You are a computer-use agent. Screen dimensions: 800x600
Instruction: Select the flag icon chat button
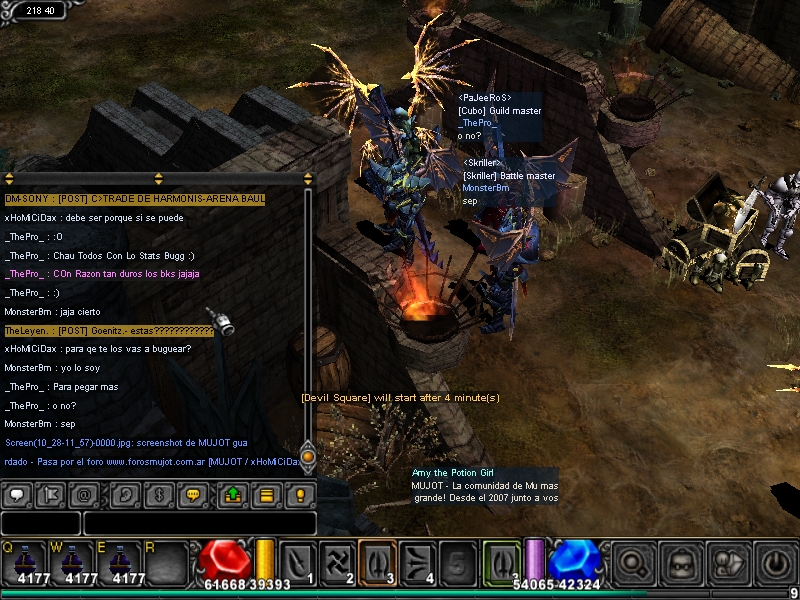click(50, 494)
